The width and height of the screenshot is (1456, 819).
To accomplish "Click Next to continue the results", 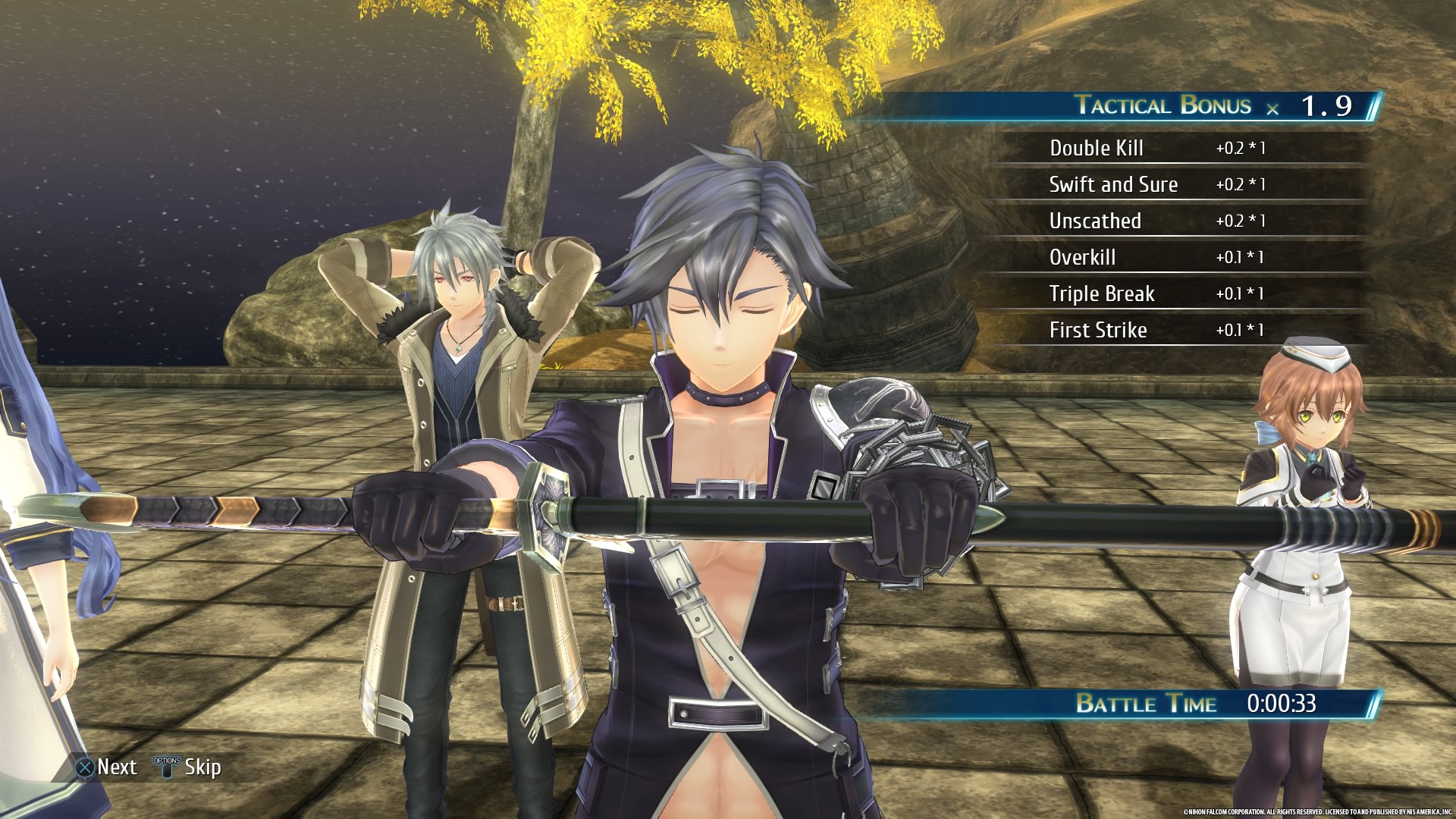I will pos(107,767).
